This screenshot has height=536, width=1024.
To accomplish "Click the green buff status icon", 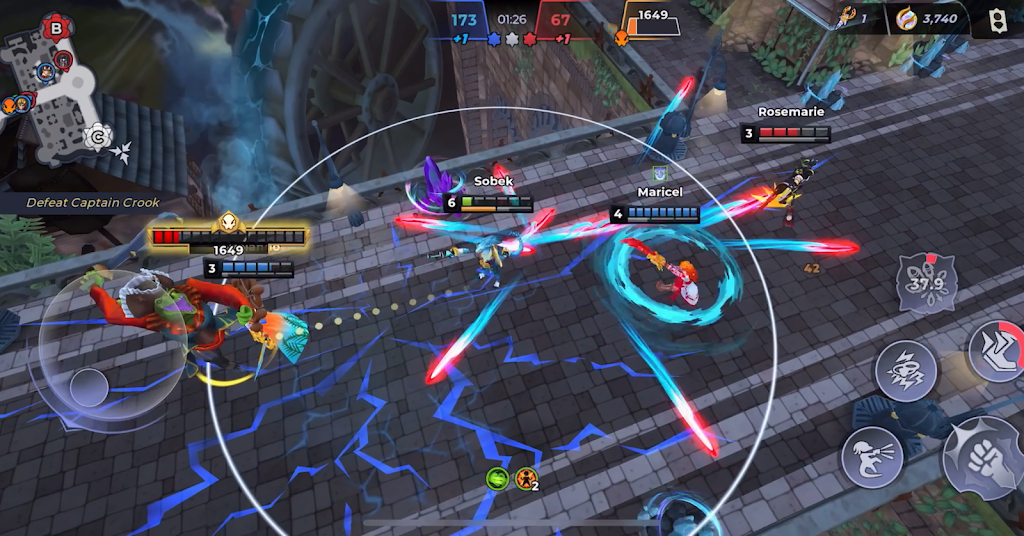I will 497,478.
